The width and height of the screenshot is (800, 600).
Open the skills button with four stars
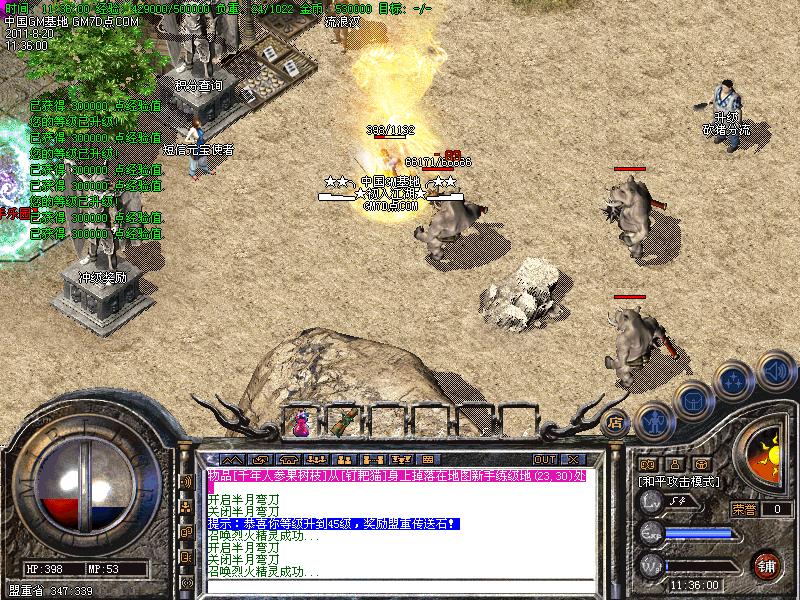734,381
